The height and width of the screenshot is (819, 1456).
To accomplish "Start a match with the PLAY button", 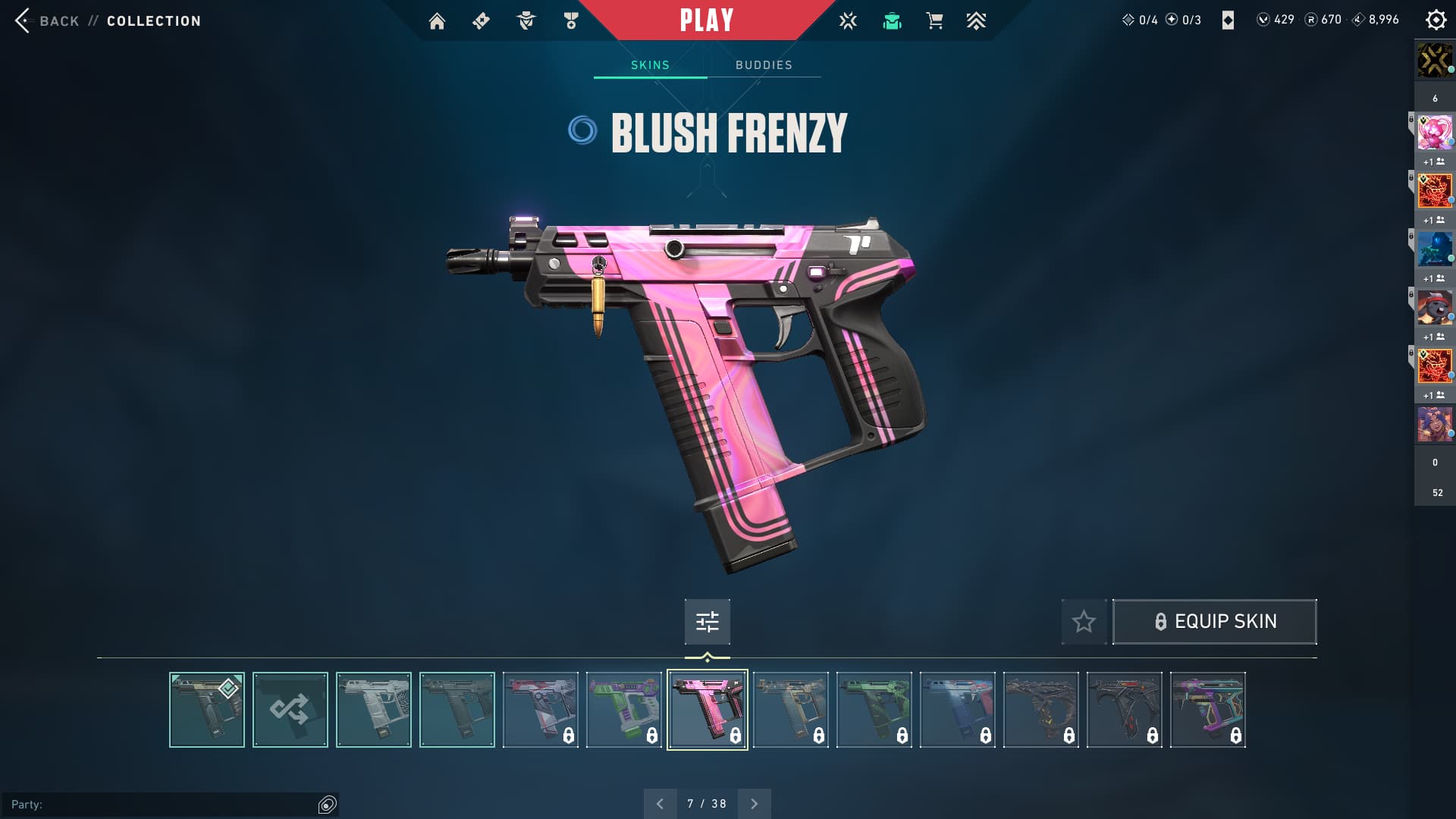I will point(706,20).
